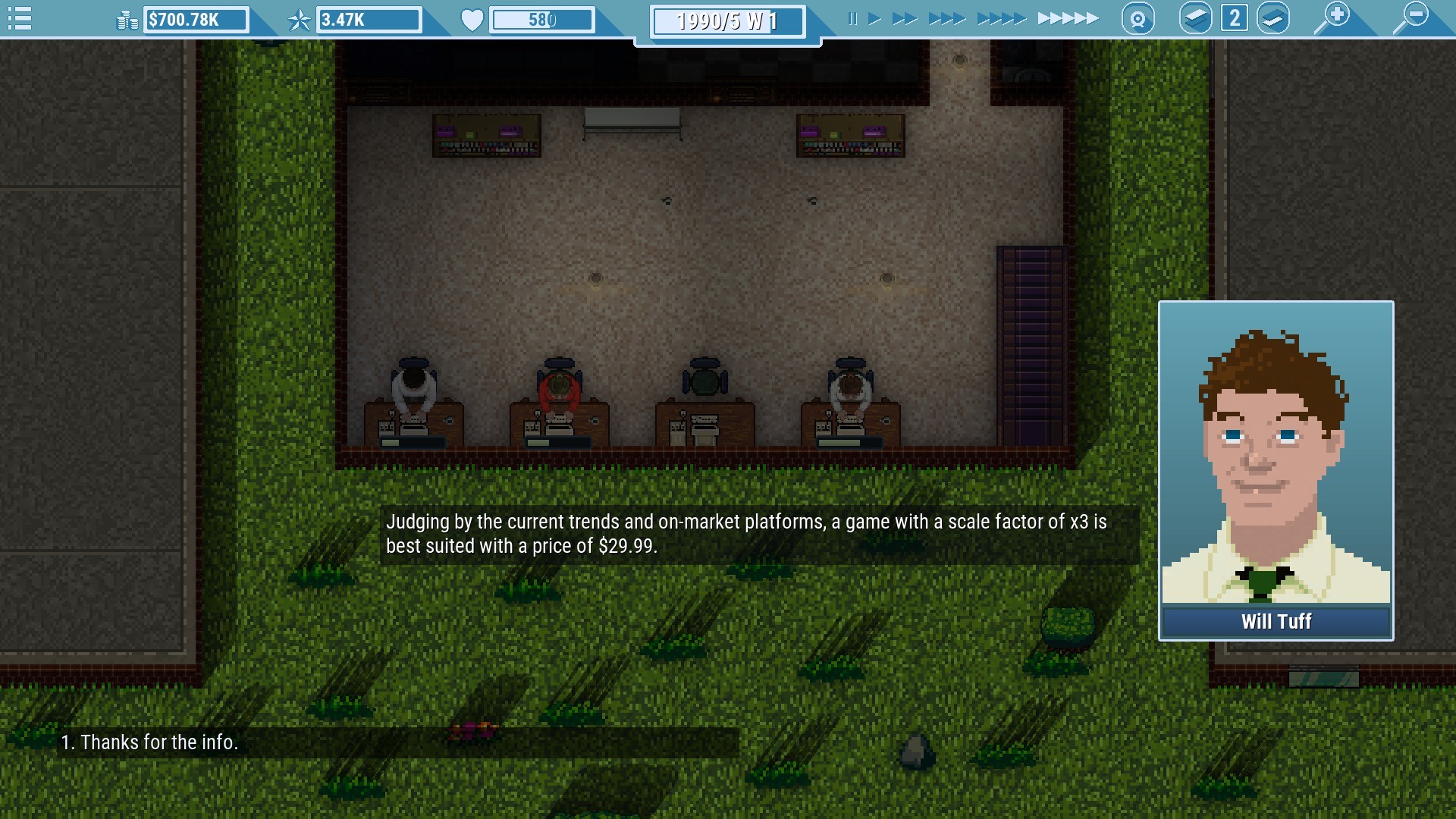Set game speed to single play arrow
This screenshot has width=1456, height=819.
[x=874, y=18]
